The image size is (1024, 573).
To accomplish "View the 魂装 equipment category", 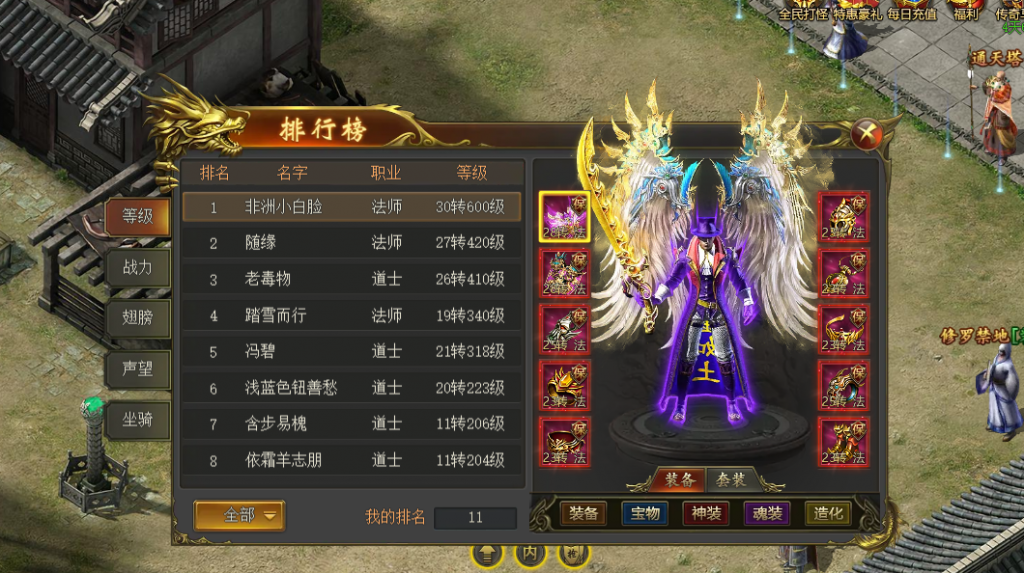I will pos(767,514).
